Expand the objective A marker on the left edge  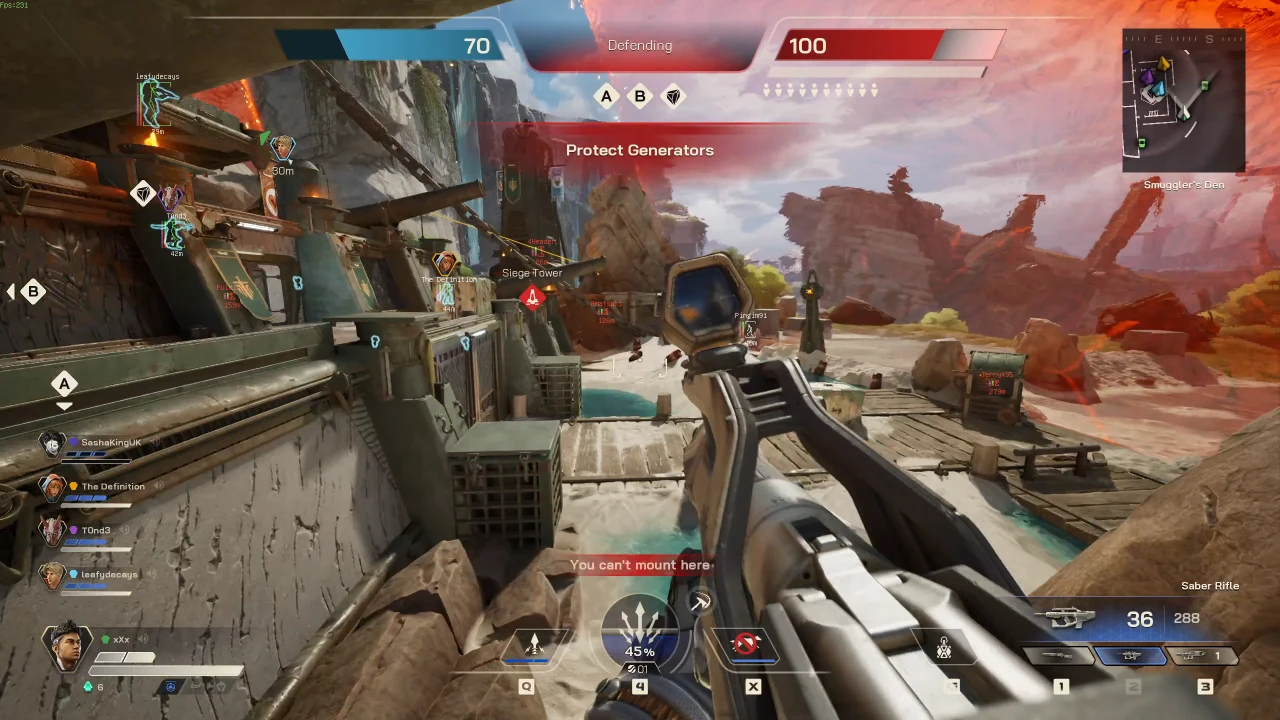[x=64, y=384]
